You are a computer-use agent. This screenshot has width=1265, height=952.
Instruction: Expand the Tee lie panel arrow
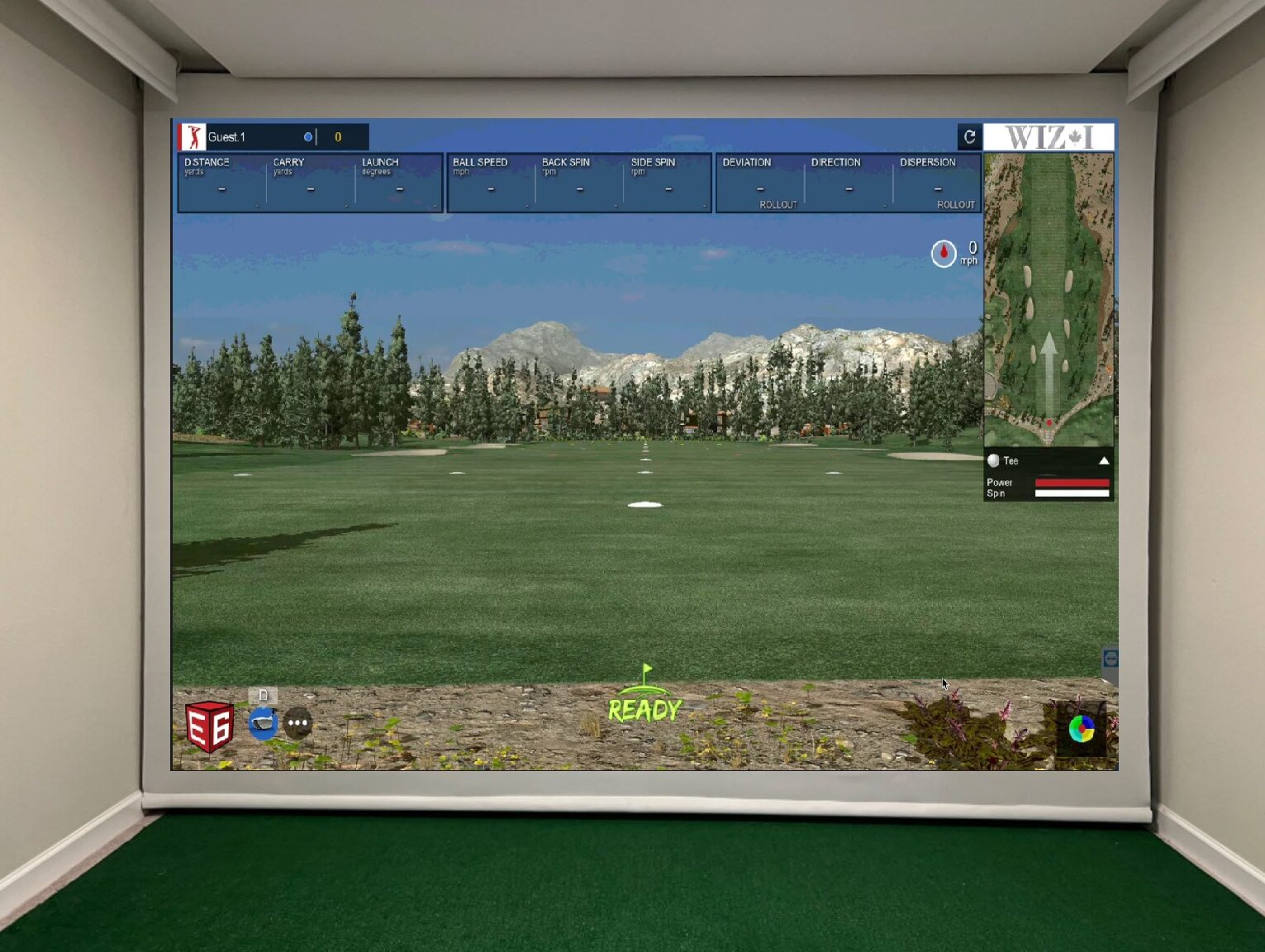pyautogui.click(x=1104, y=461)
